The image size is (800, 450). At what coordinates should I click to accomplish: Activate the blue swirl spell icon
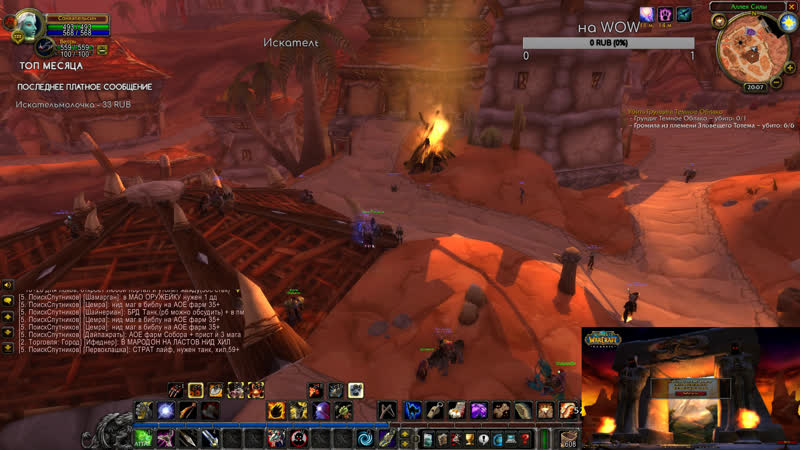(363, 438)
